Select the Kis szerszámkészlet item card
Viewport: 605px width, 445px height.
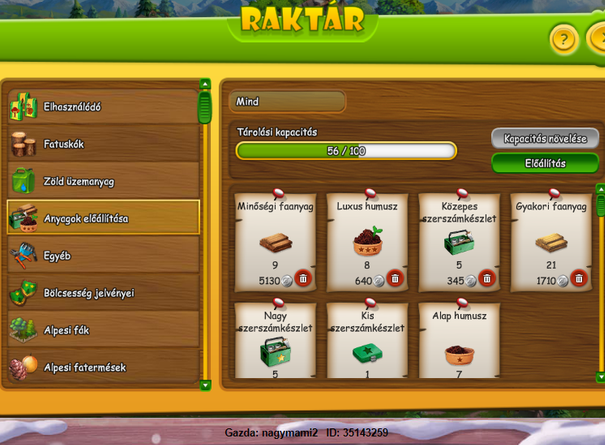[367, 340]
